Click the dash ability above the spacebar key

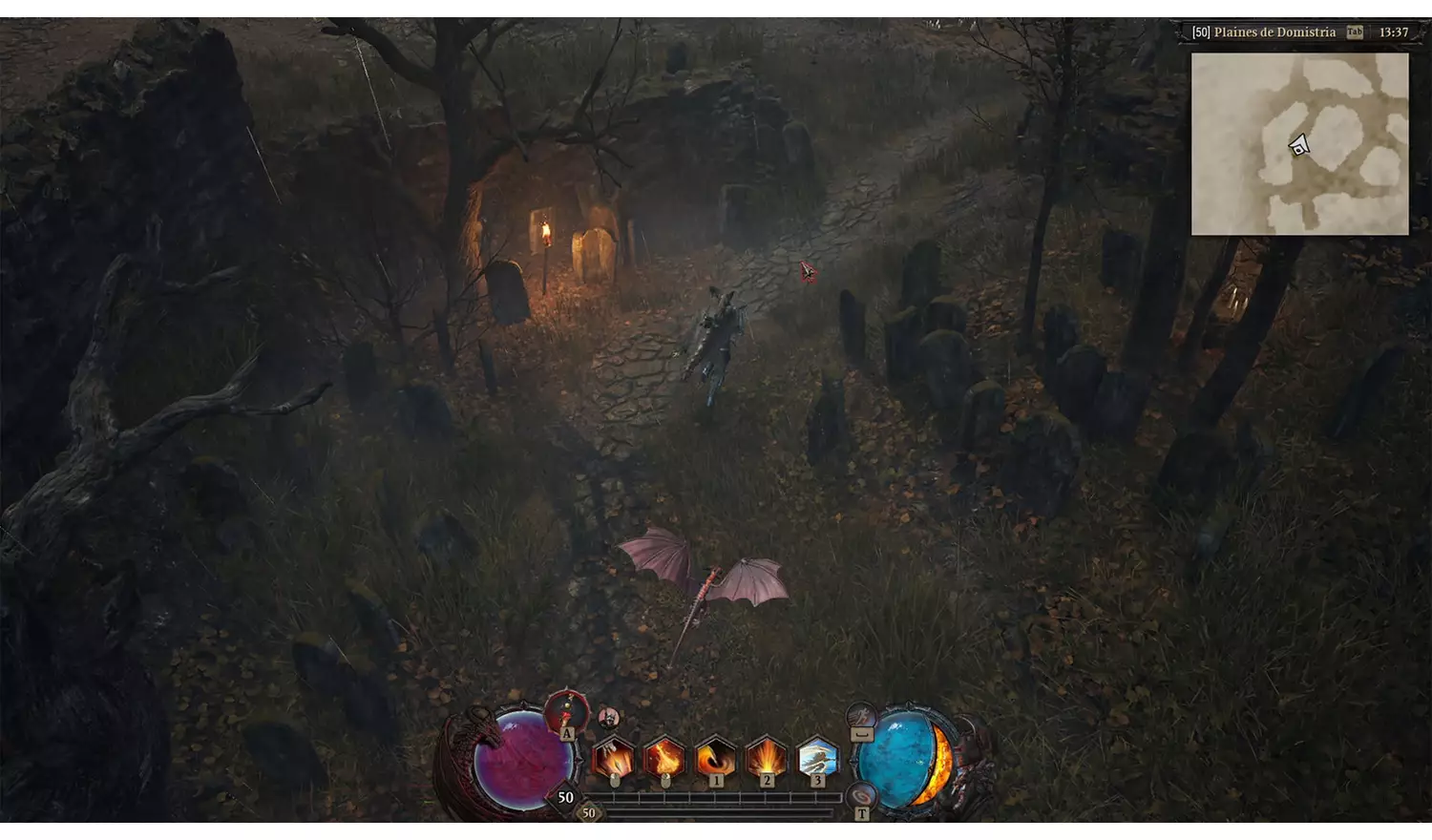click(863, 714)
